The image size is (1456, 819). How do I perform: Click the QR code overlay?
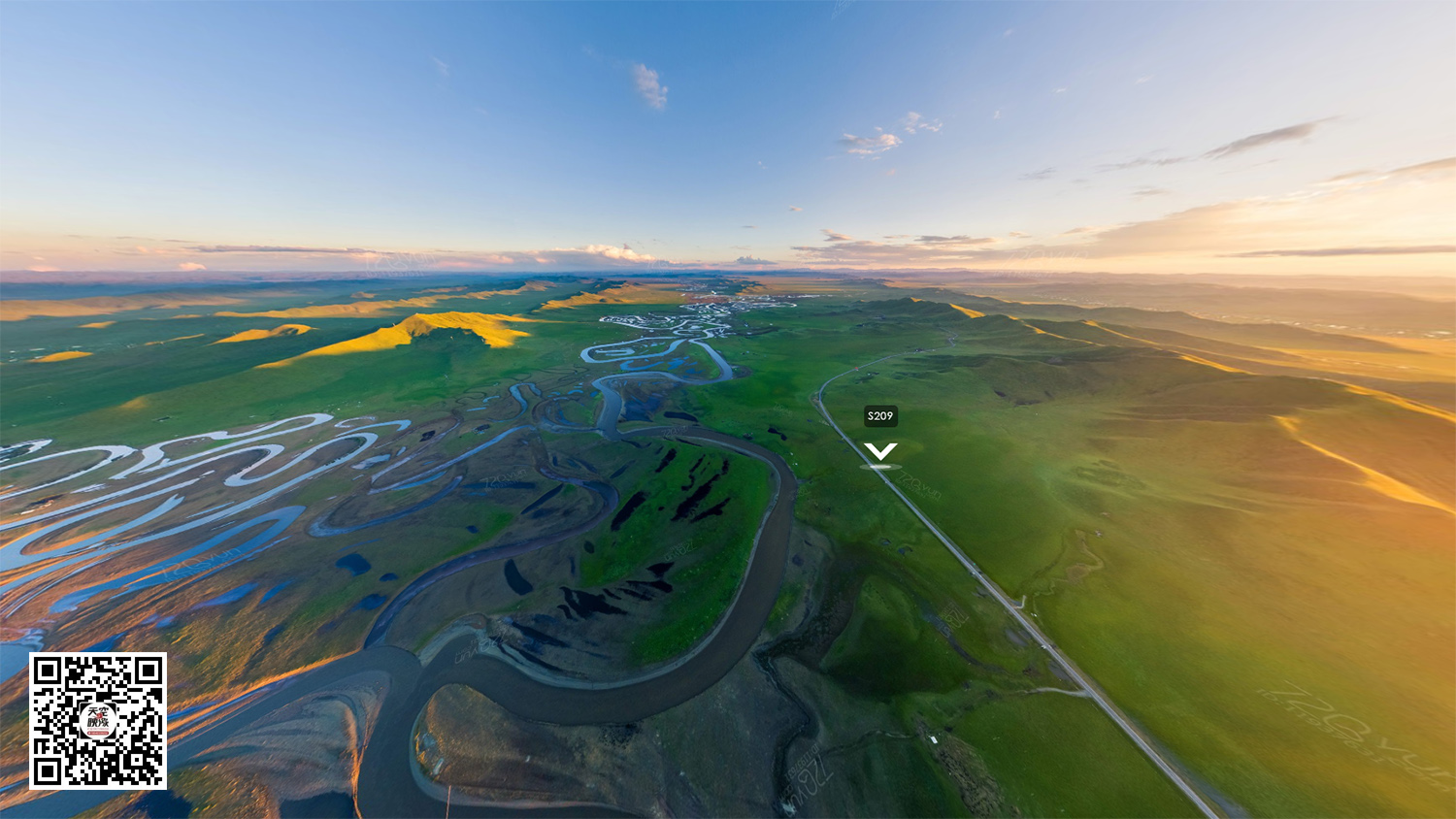point(97,720)
